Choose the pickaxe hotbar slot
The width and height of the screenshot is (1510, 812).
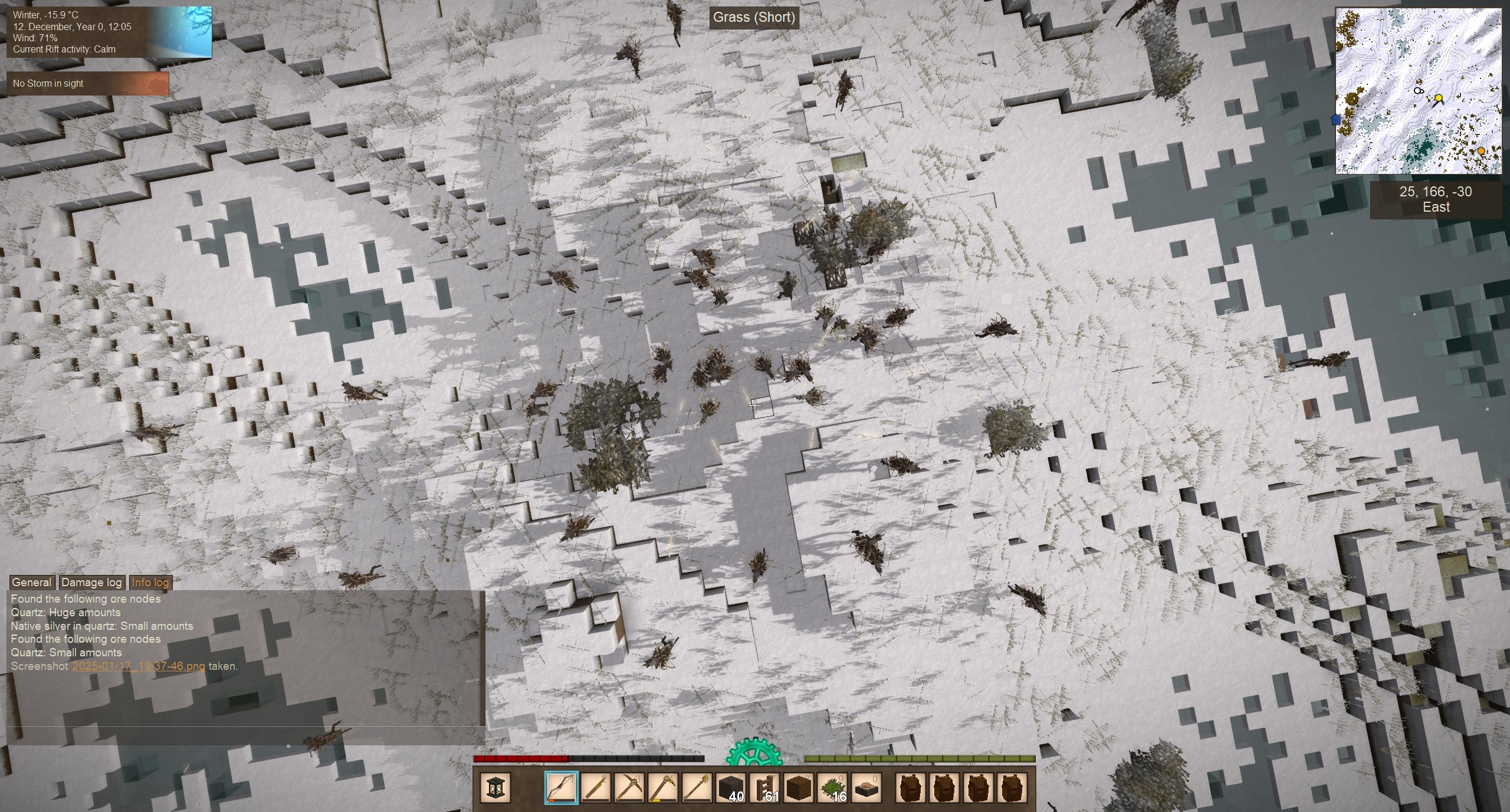pyautogui.click(x=629, y=787)
